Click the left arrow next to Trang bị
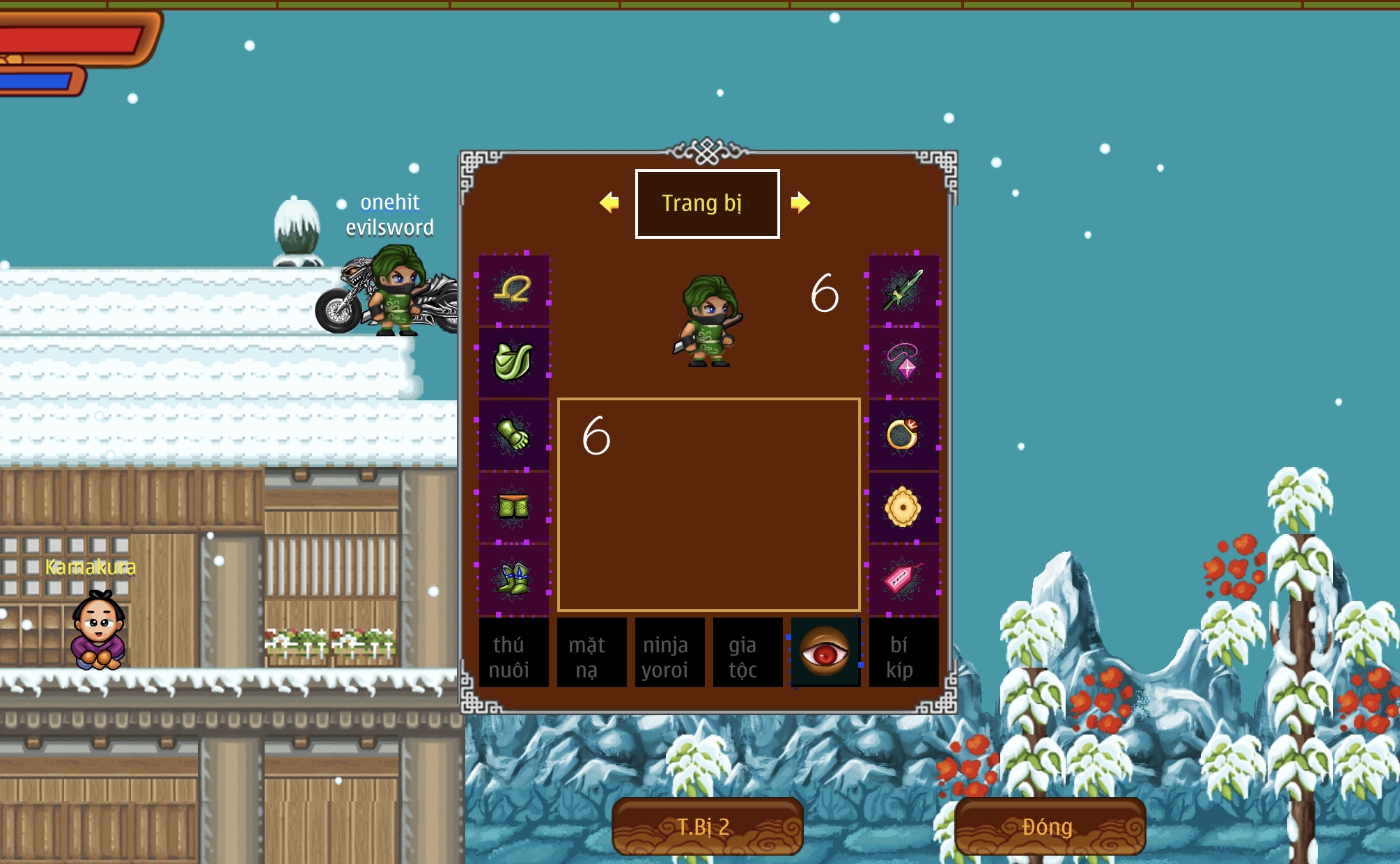 [x=611, y=203]
